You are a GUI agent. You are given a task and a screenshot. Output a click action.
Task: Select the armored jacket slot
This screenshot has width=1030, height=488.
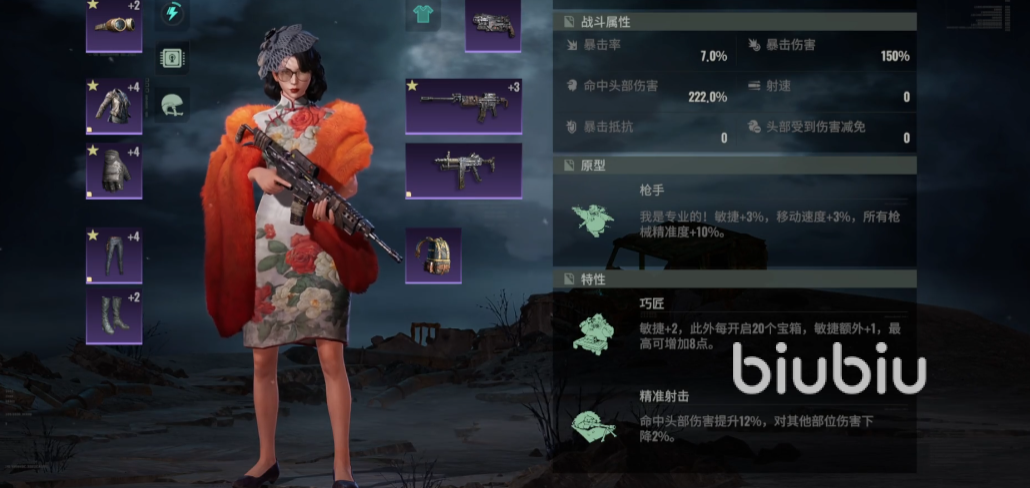click(x=114, y=106)
